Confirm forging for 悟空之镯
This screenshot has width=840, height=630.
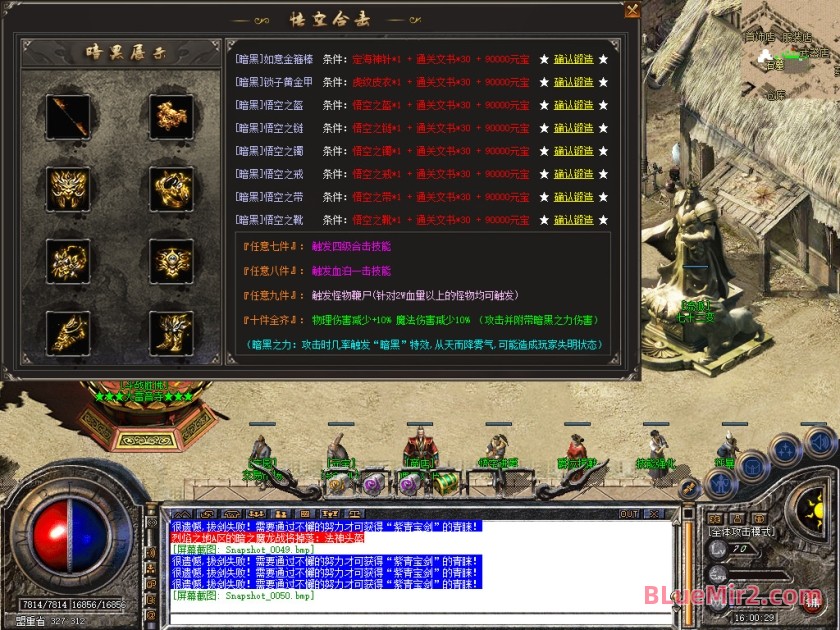pyautogui.click(x=574, y=150)
